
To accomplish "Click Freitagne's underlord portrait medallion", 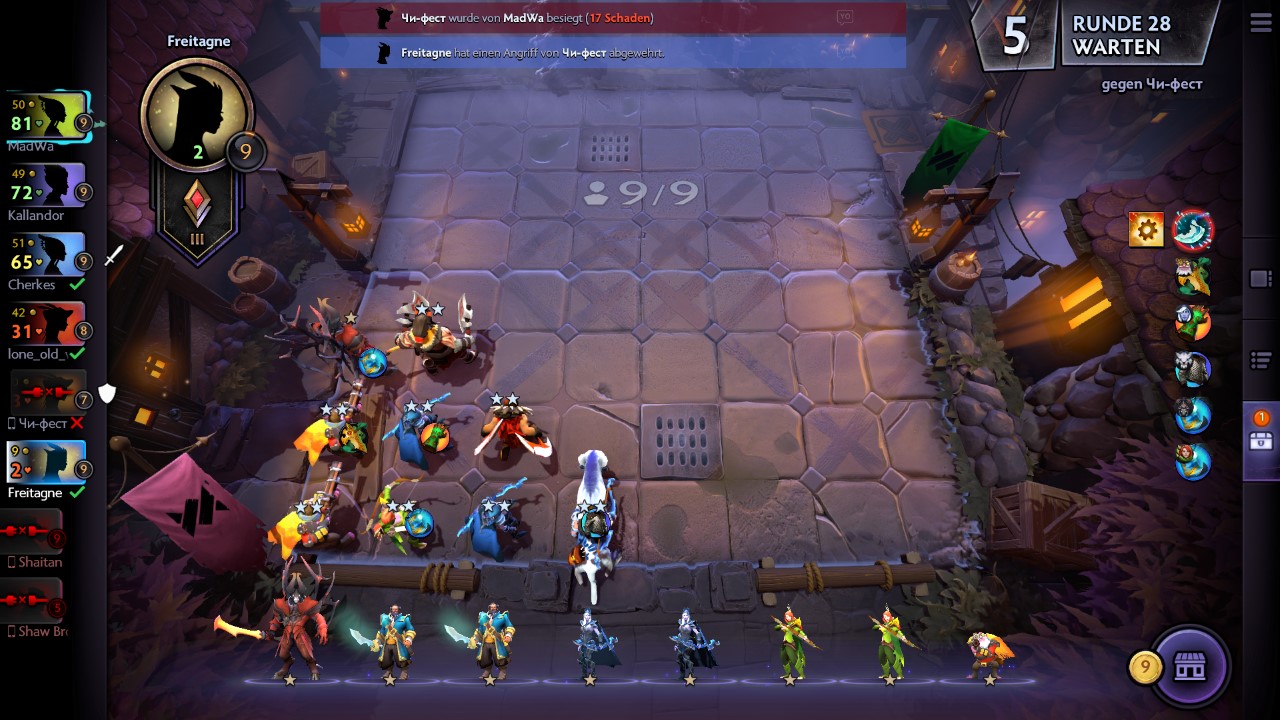I will [x=196, y=112].
